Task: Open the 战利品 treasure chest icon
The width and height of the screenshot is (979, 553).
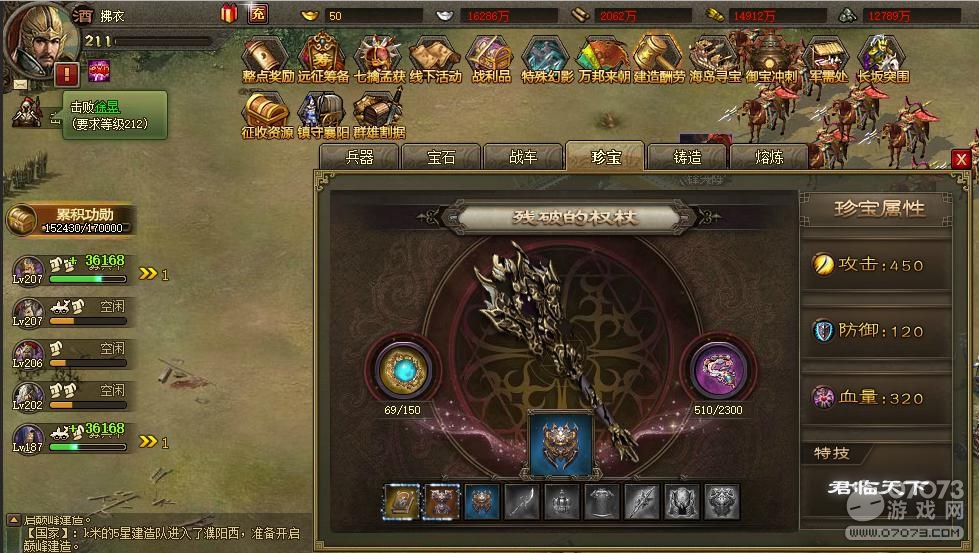Action: coord(490,58)
